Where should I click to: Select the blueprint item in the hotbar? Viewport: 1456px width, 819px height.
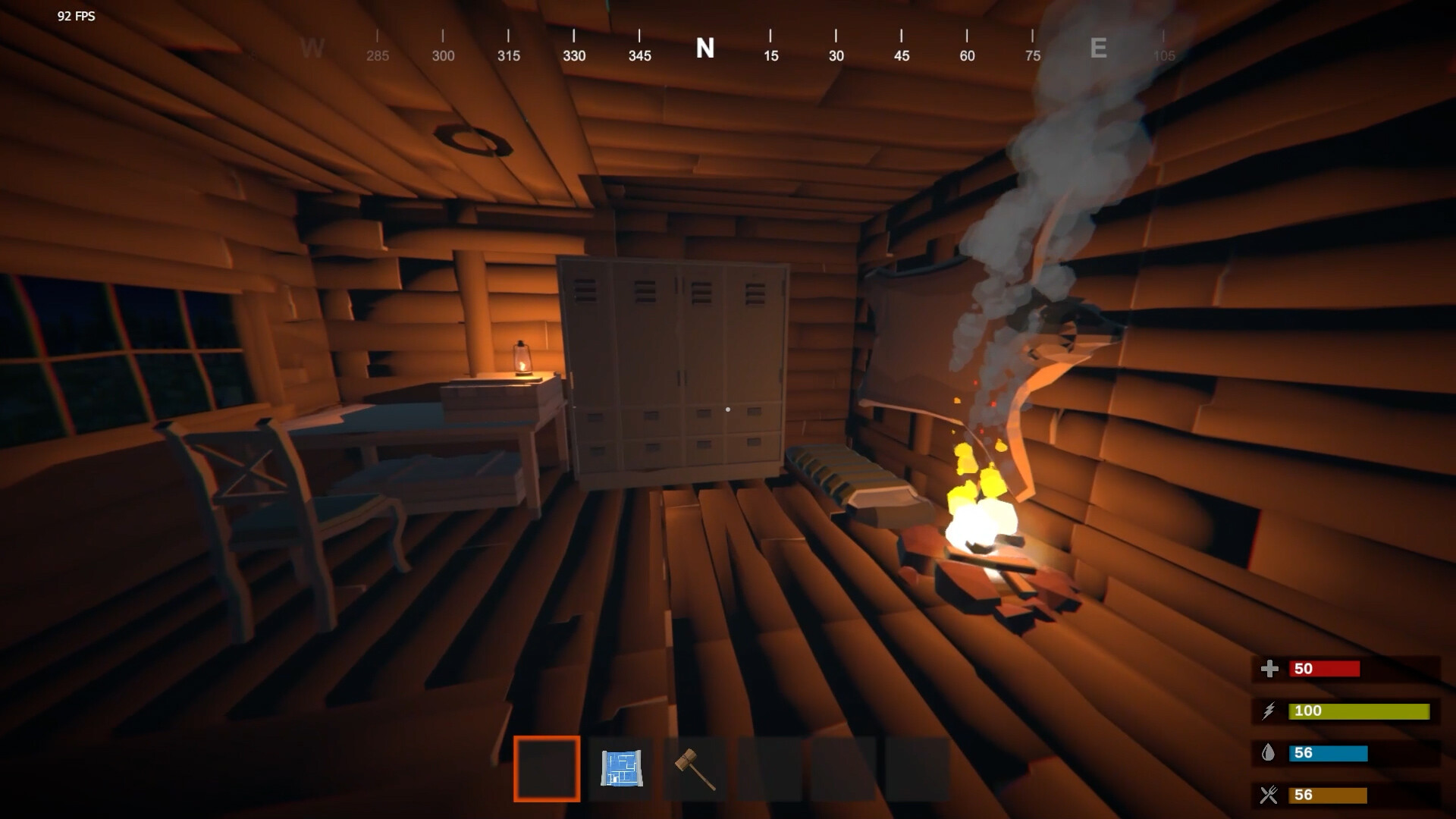[x=622, y=768]
